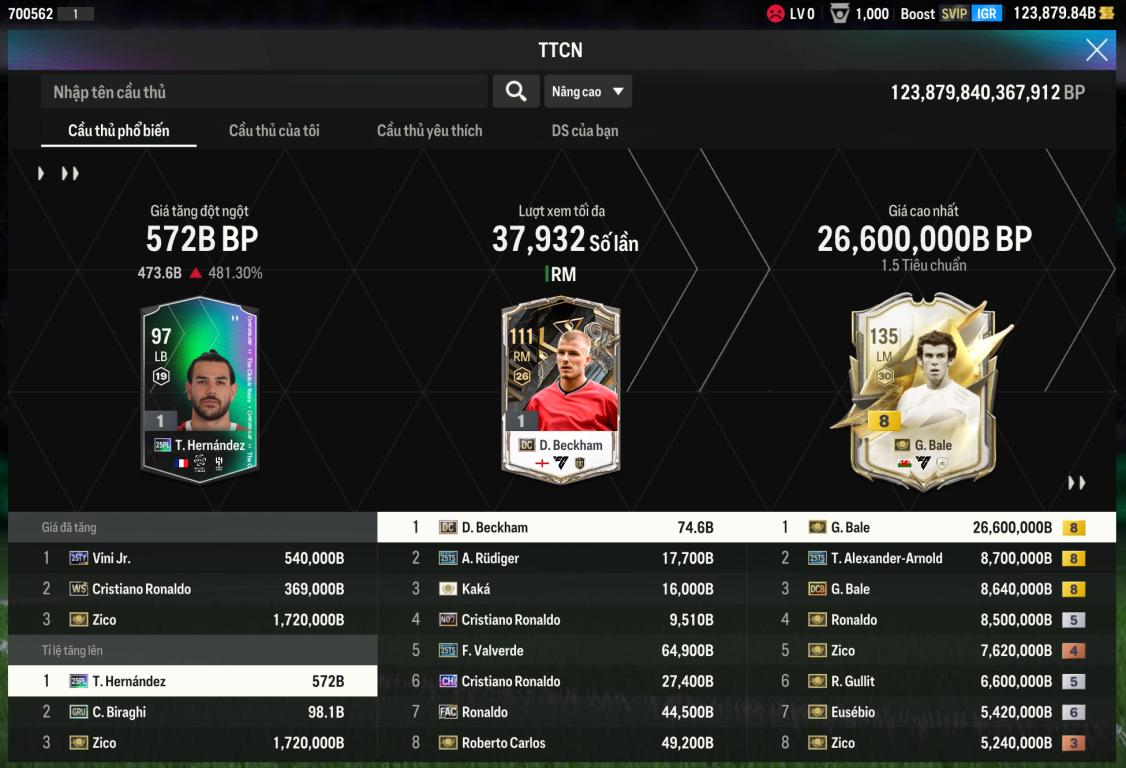Choose the G. Bale 135 LM card
1126x768 pixels.
point(923,390)
